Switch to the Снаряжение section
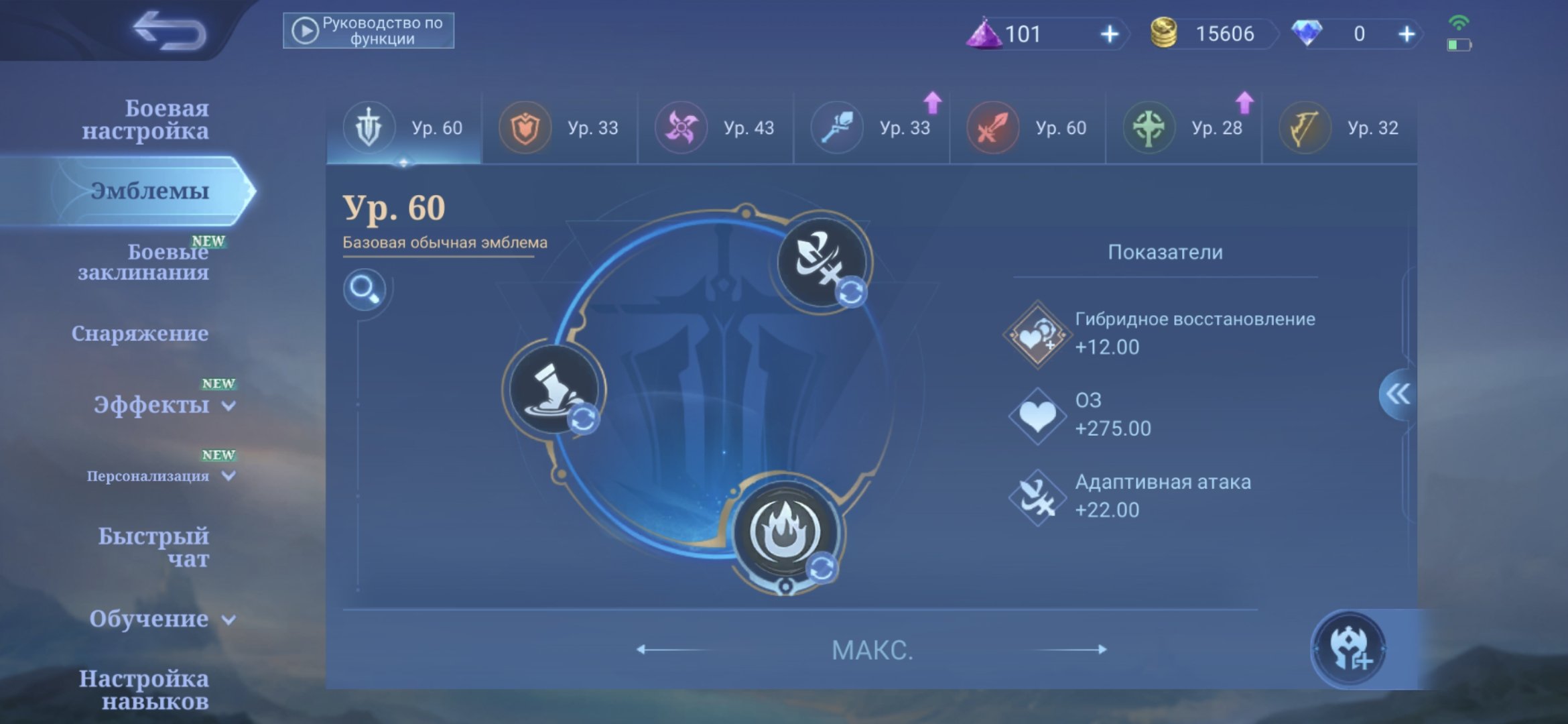This screenshot has height=724, width=1568. pyautogui.click(x=141, y=333)
